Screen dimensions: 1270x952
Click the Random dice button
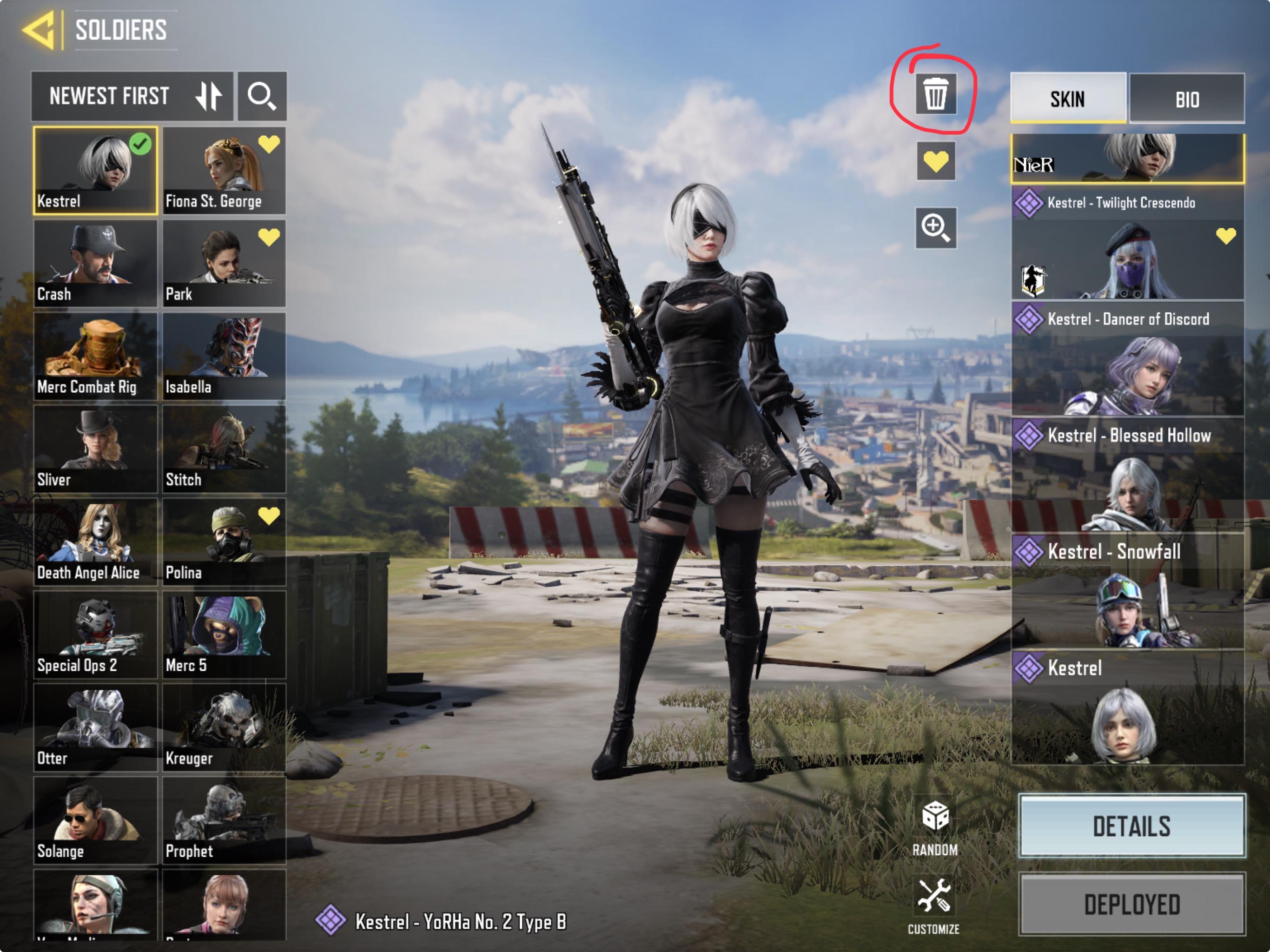point(935,827)
